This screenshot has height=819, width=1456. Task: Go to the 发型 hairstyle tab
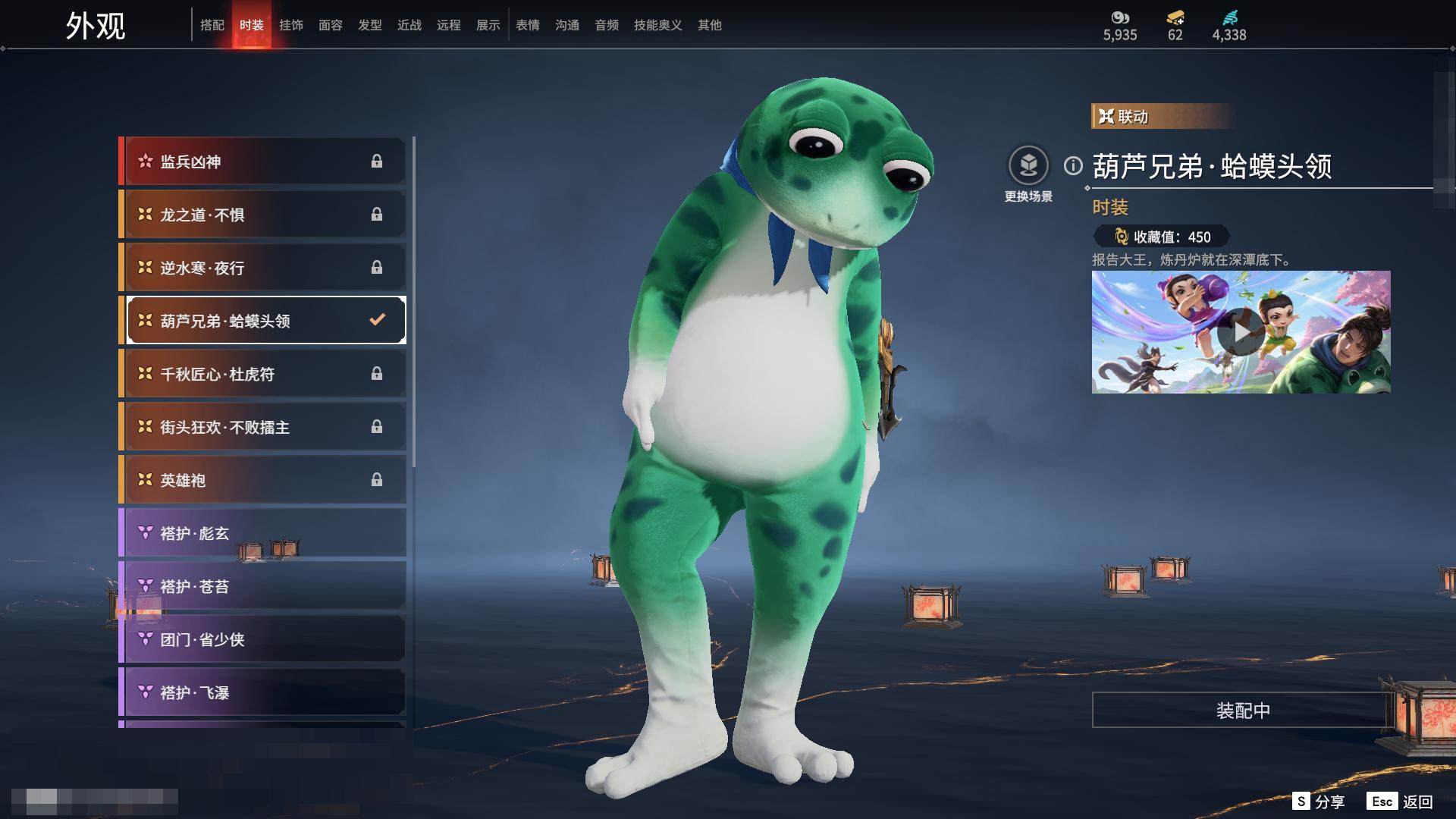click(370, 25)
